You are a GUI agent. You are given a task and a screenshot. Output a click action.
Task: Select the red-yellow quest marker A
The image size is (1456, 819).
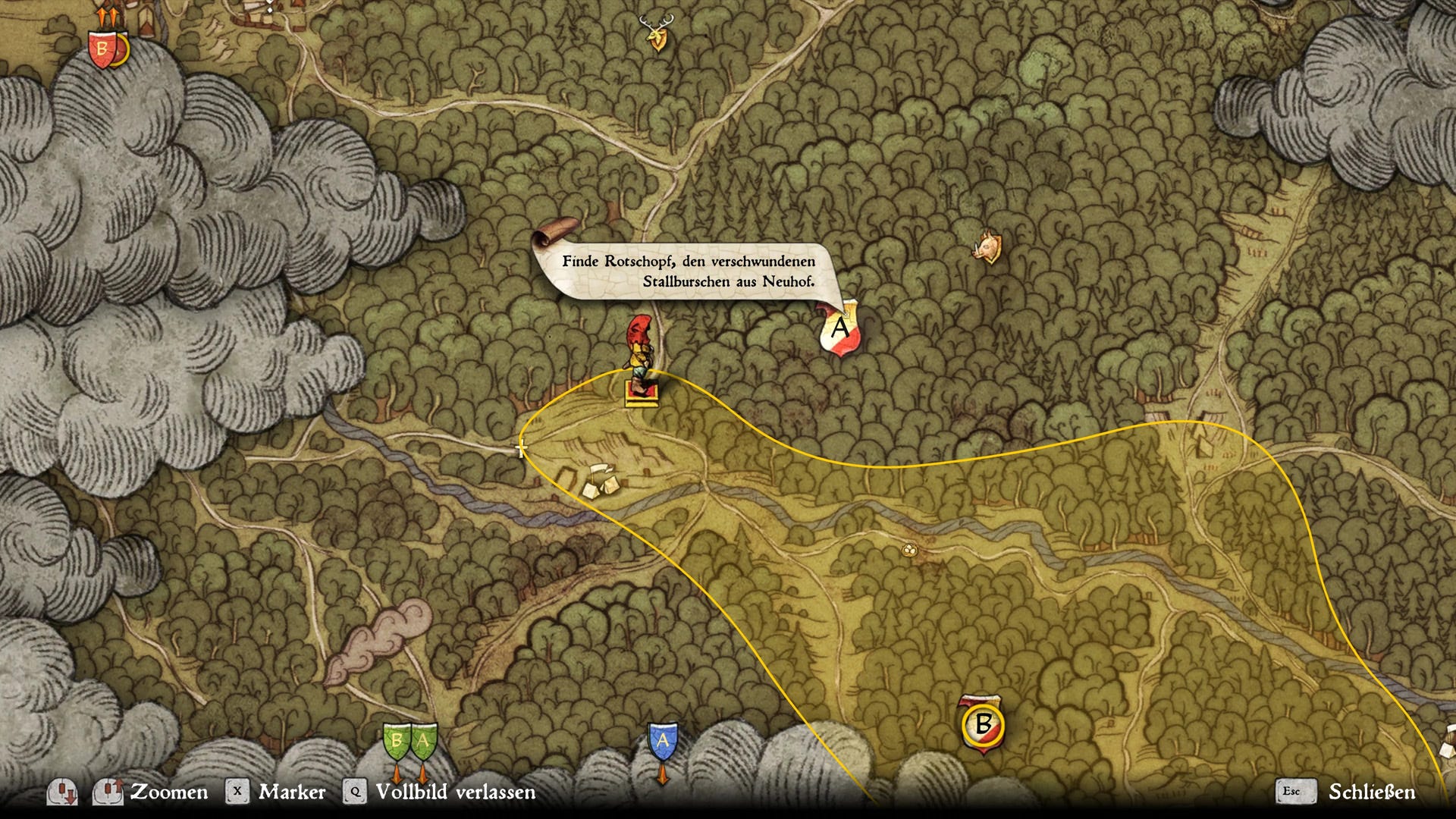840,328
